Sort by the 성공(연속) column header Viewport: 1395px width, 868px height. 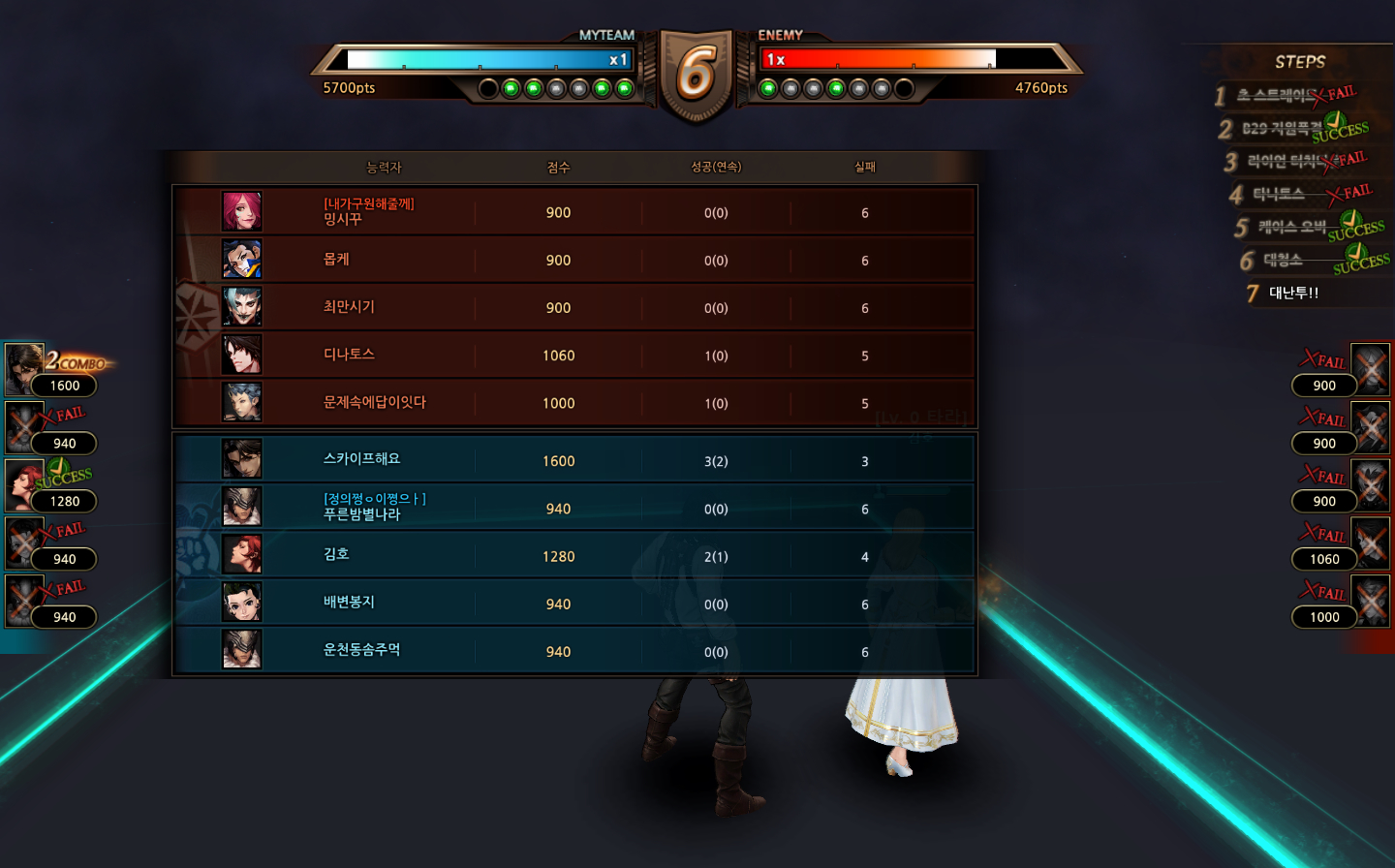(716, 168)
